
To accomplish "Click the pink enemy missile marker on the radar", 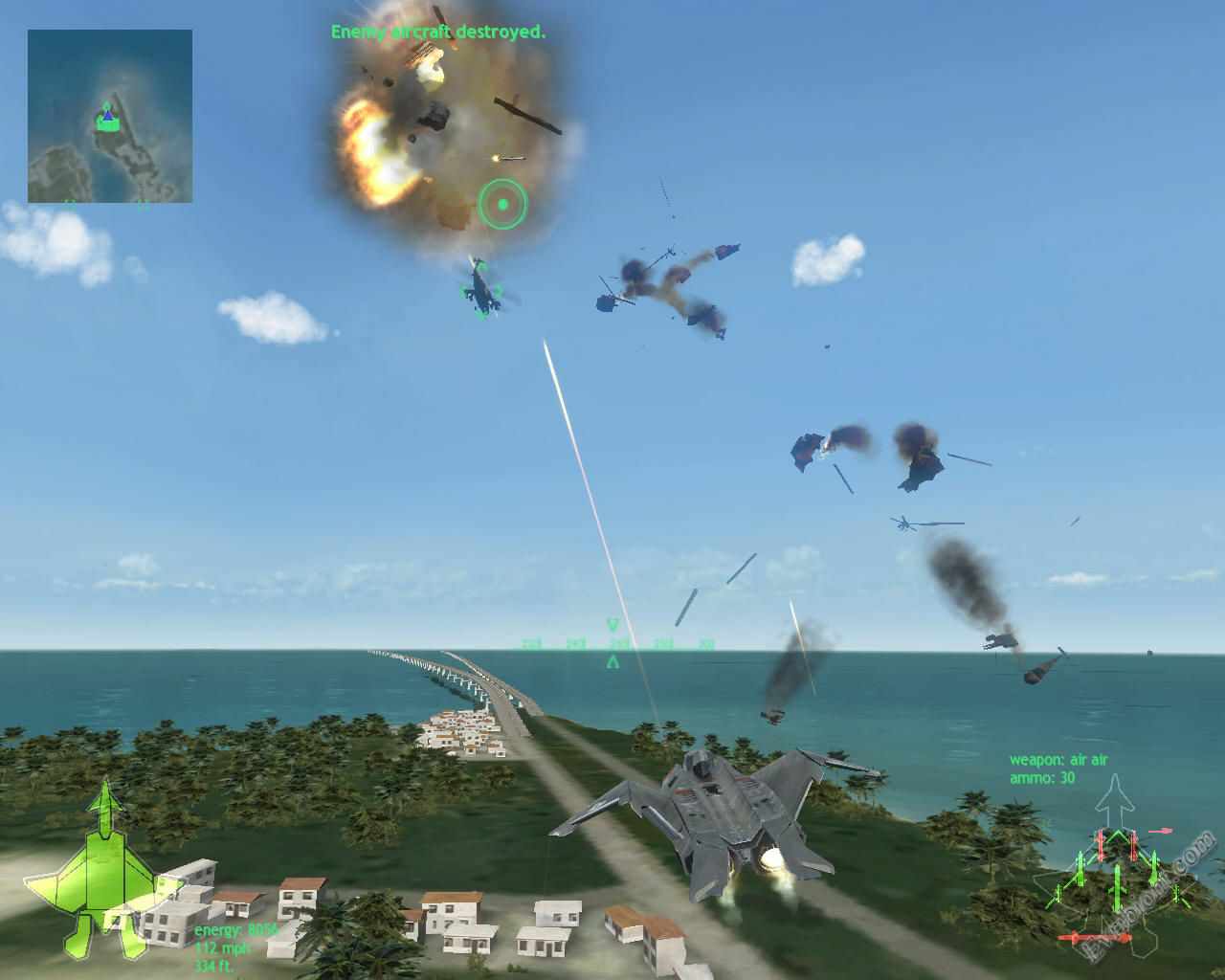I will (x=1160, y=831).
